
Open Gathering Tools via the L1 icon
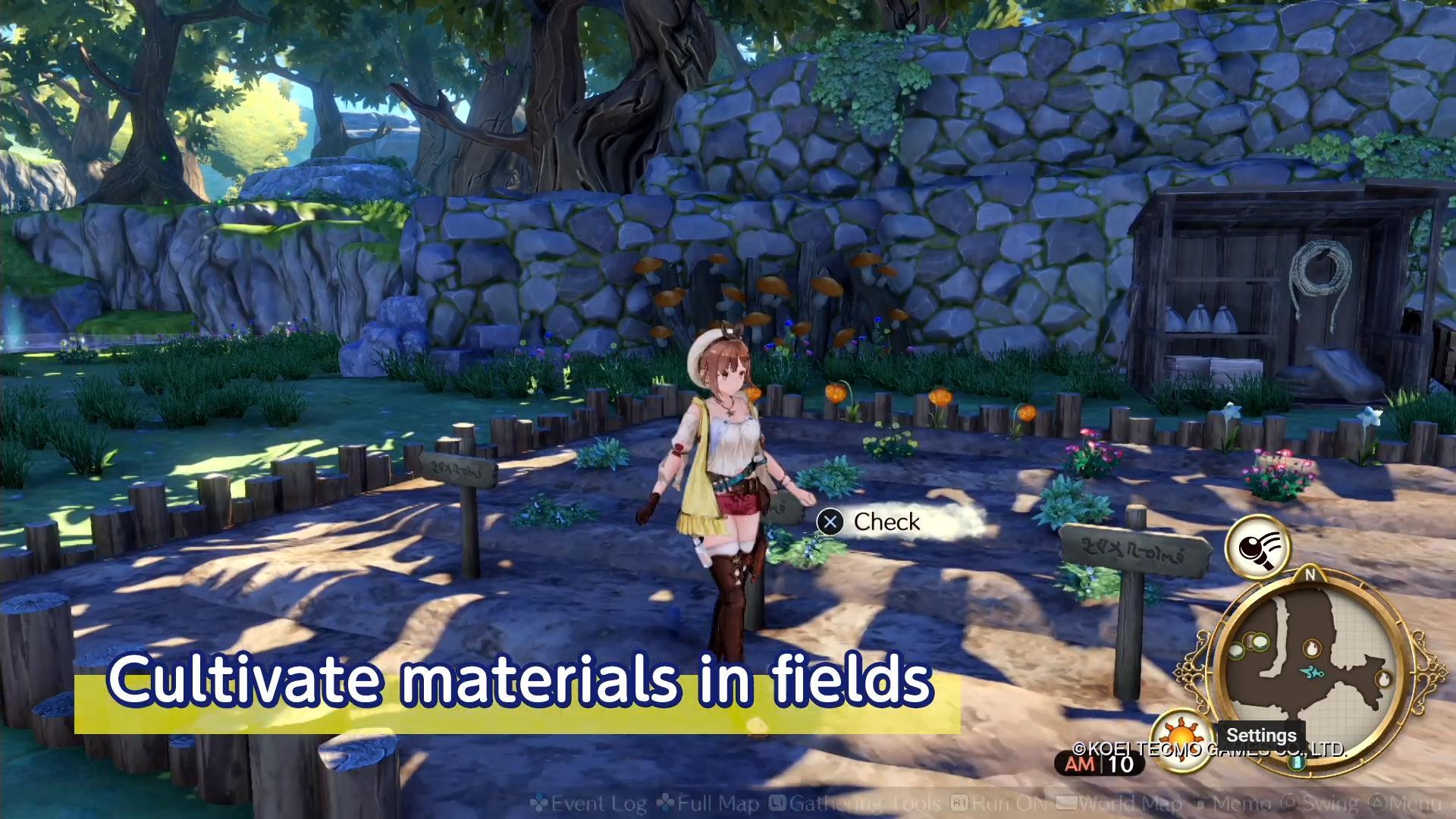778,802
